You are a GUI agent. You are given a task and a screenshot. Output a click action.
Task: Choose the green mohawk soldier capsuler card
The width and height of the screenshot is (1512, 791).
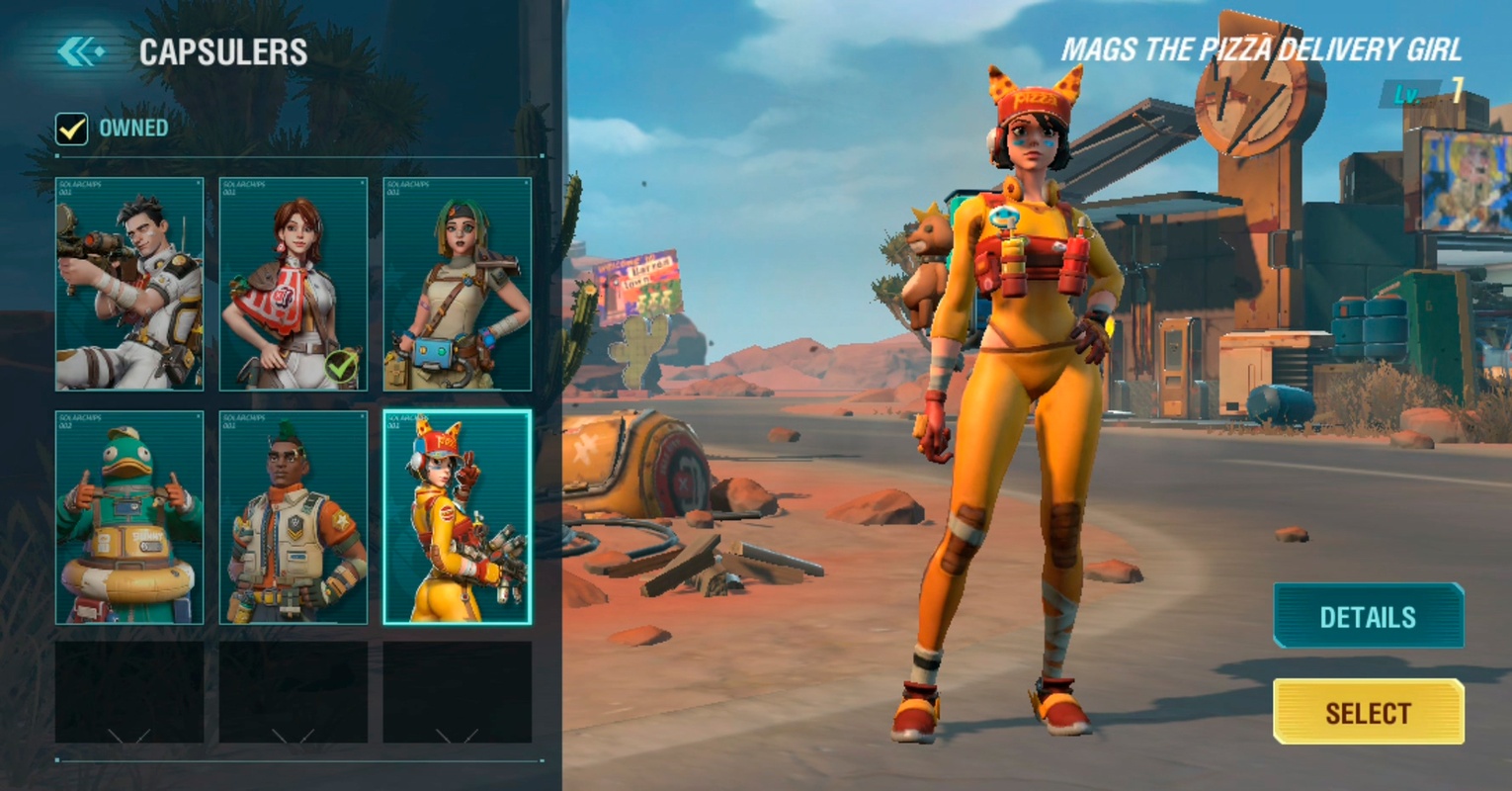pyautogui.click(x=294, y=517)
